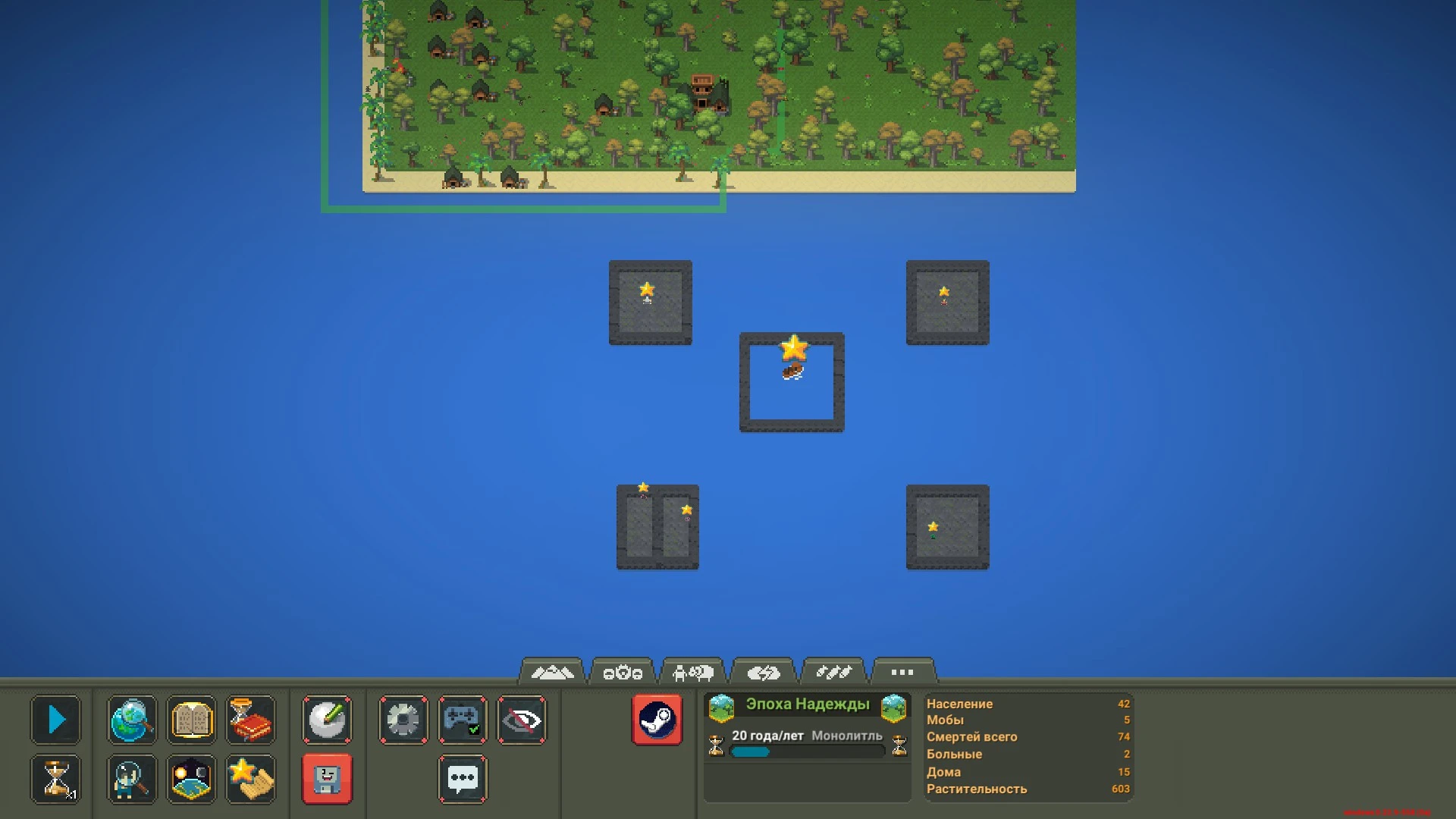Click the Эпоха Надежды era banner

(806, 704)
